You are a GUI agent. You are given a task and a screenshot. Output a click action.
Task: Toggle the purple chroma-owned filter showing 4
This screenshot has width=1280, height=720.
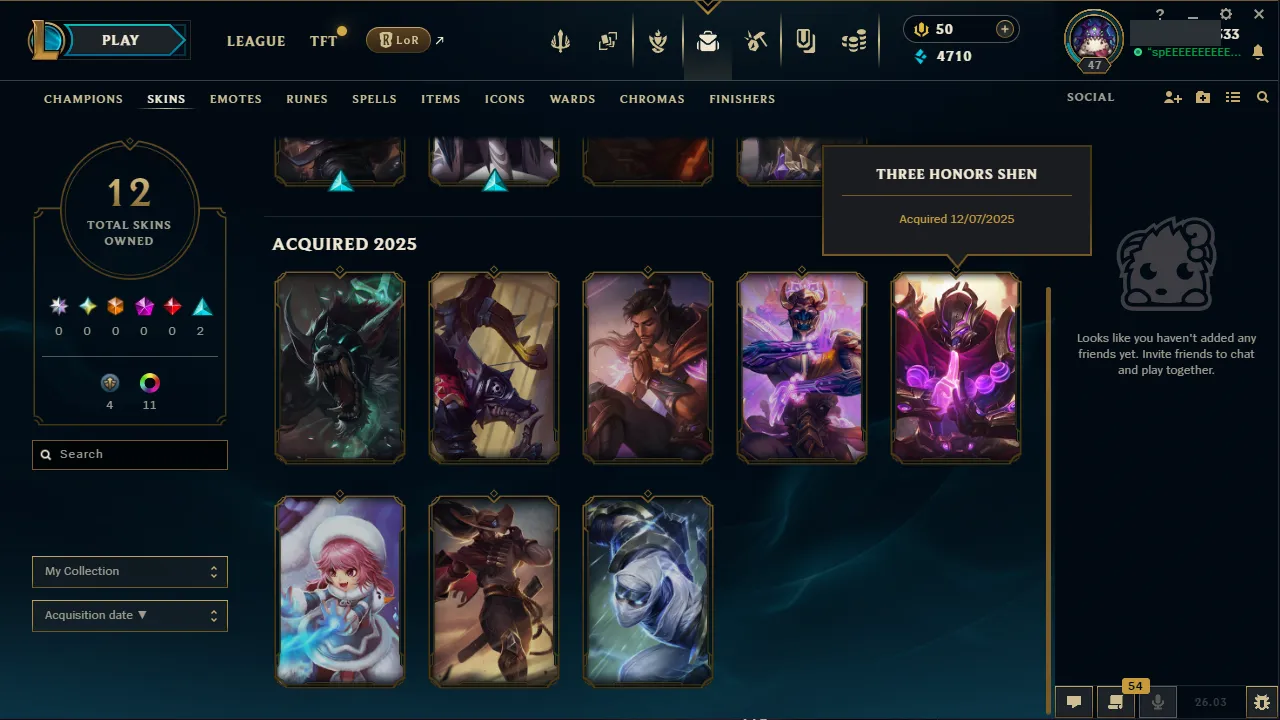(x=109, y=382)
